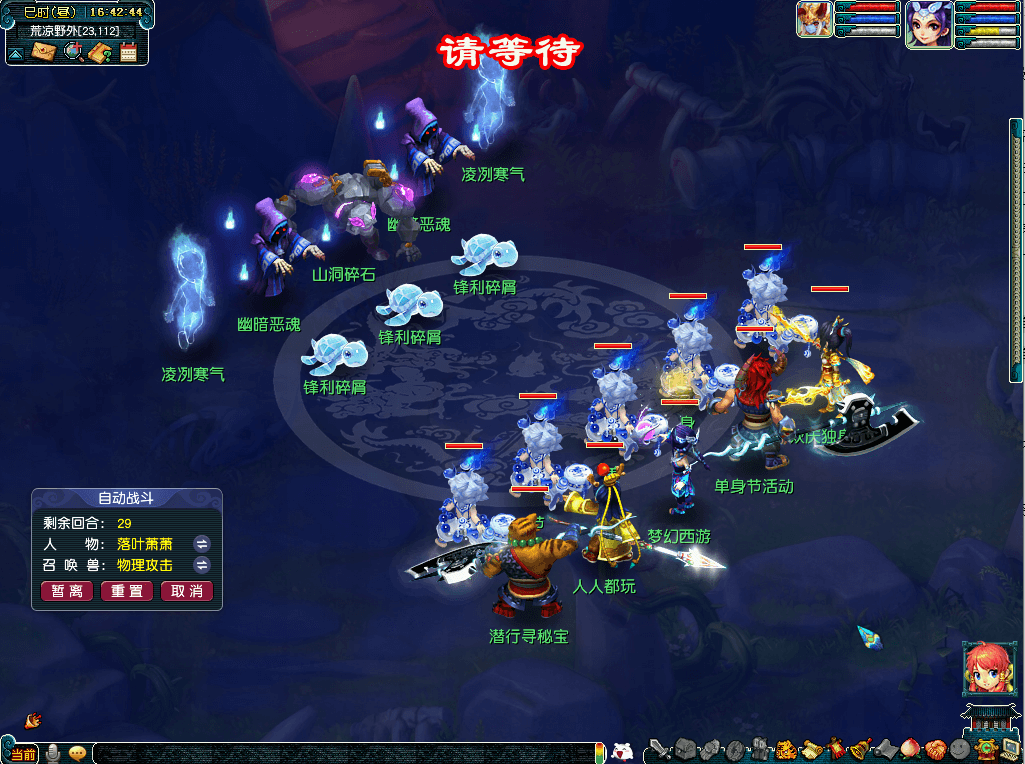Toggle the microphone voice icon
The height and width of the screenshot is (764, 1025).
pos(52,753)
